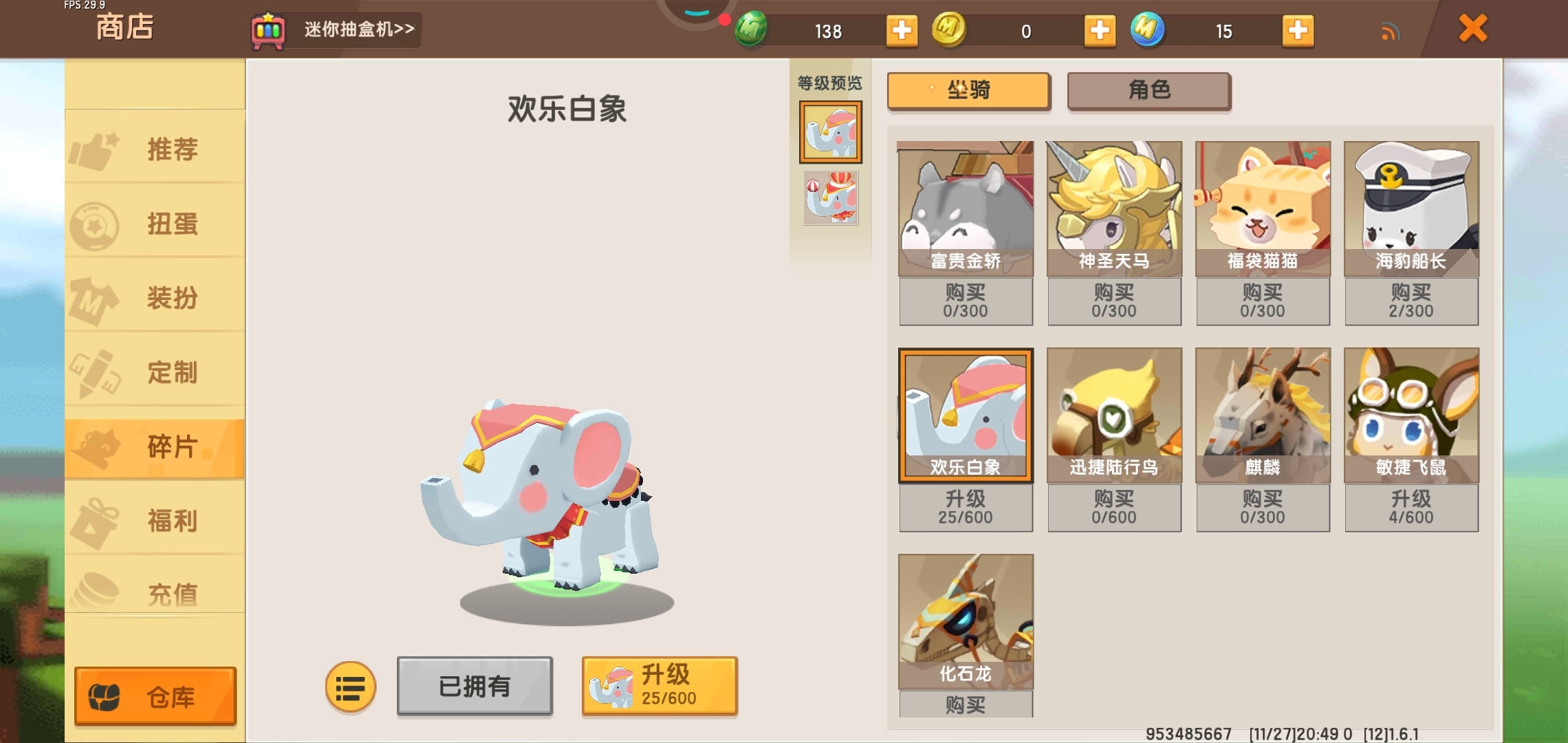Open the 迷你抽盒机 mystery box machine
This screenshot has height=743, width=1568.
click(x=337, y=30)
